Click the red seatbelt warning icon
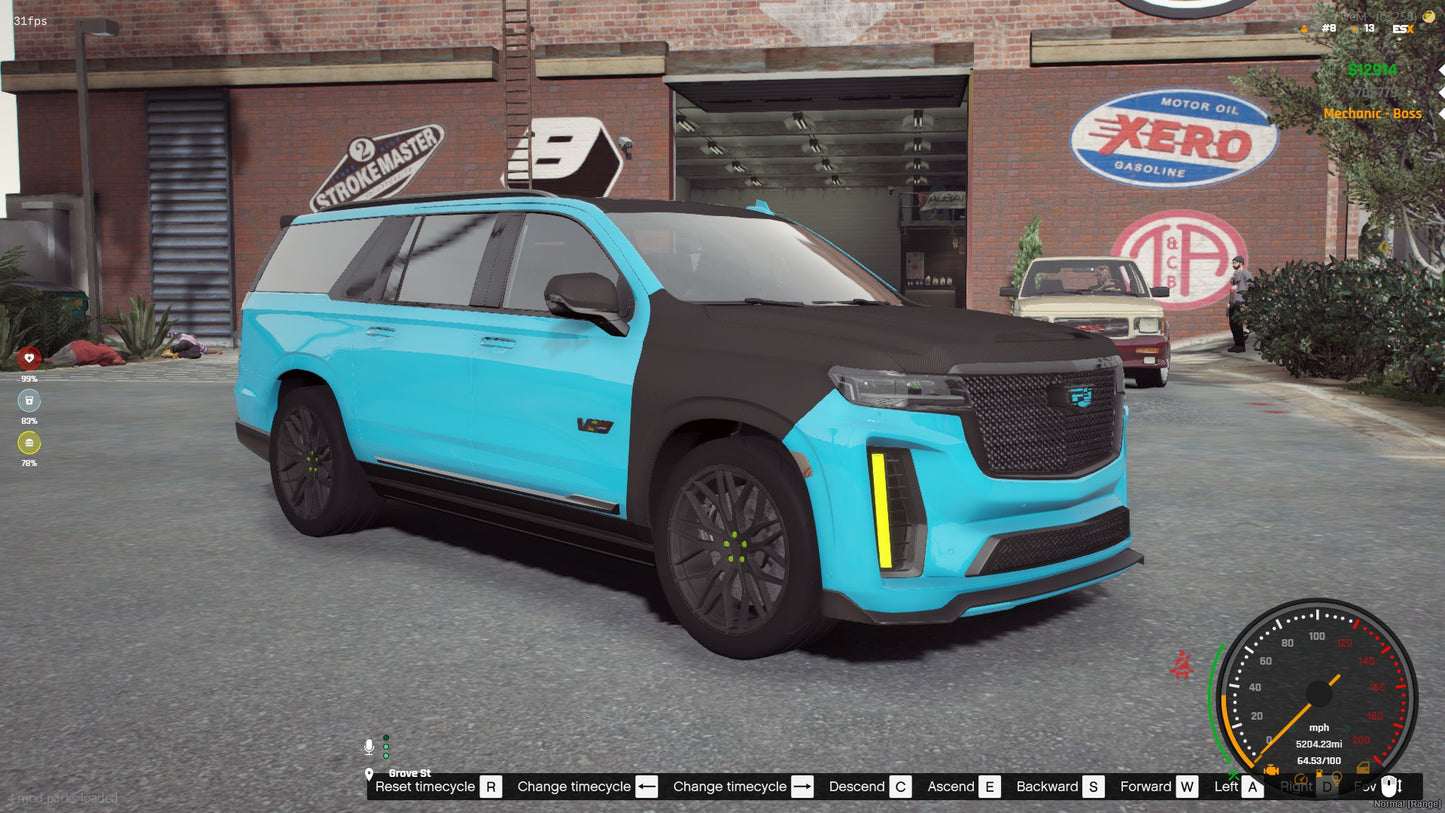 [1182, 664]
